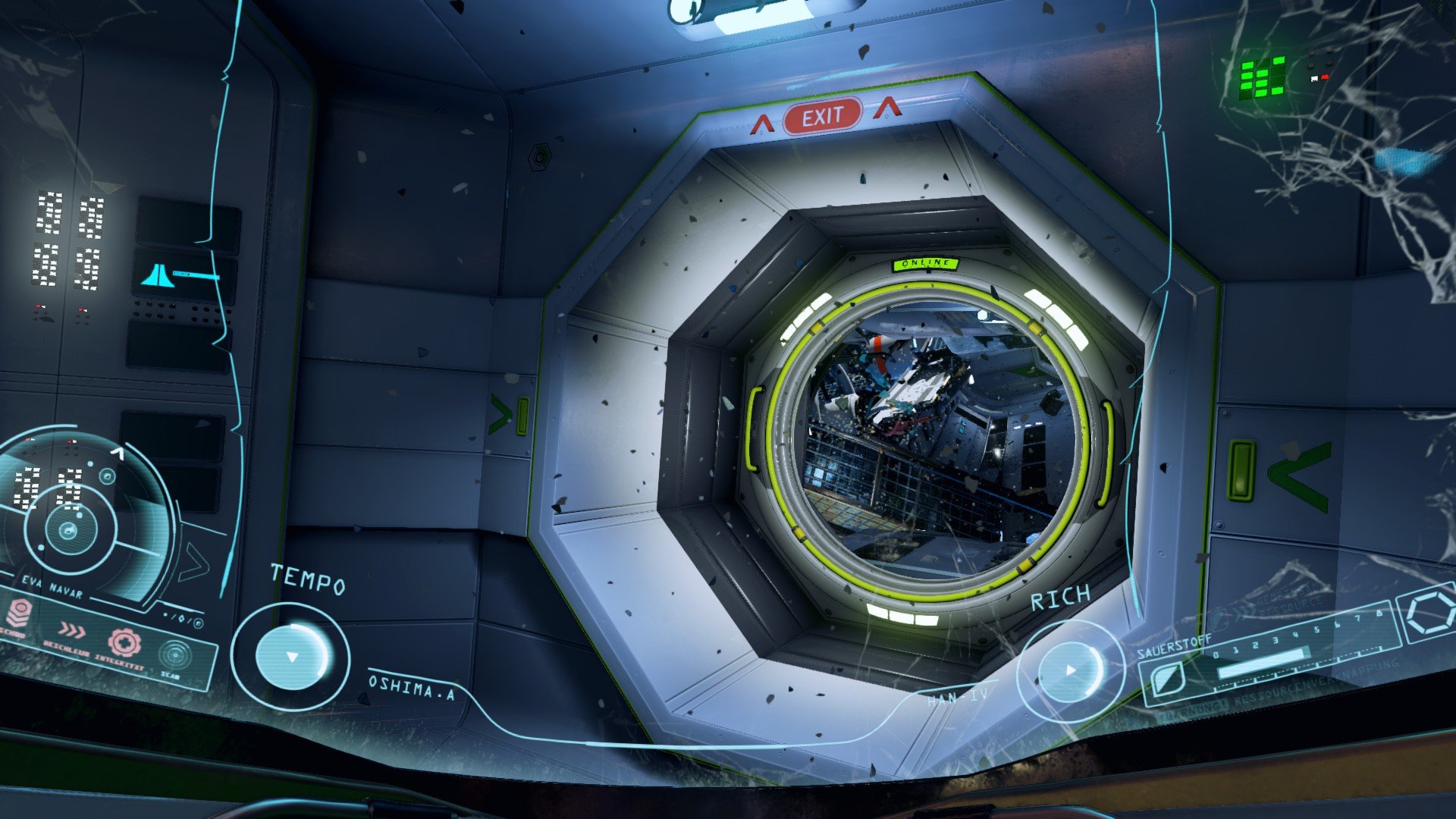The width and height of the screenshot is (1456, 819).
Task: Select the Integrität gear icon
Action: coord(124,642)
